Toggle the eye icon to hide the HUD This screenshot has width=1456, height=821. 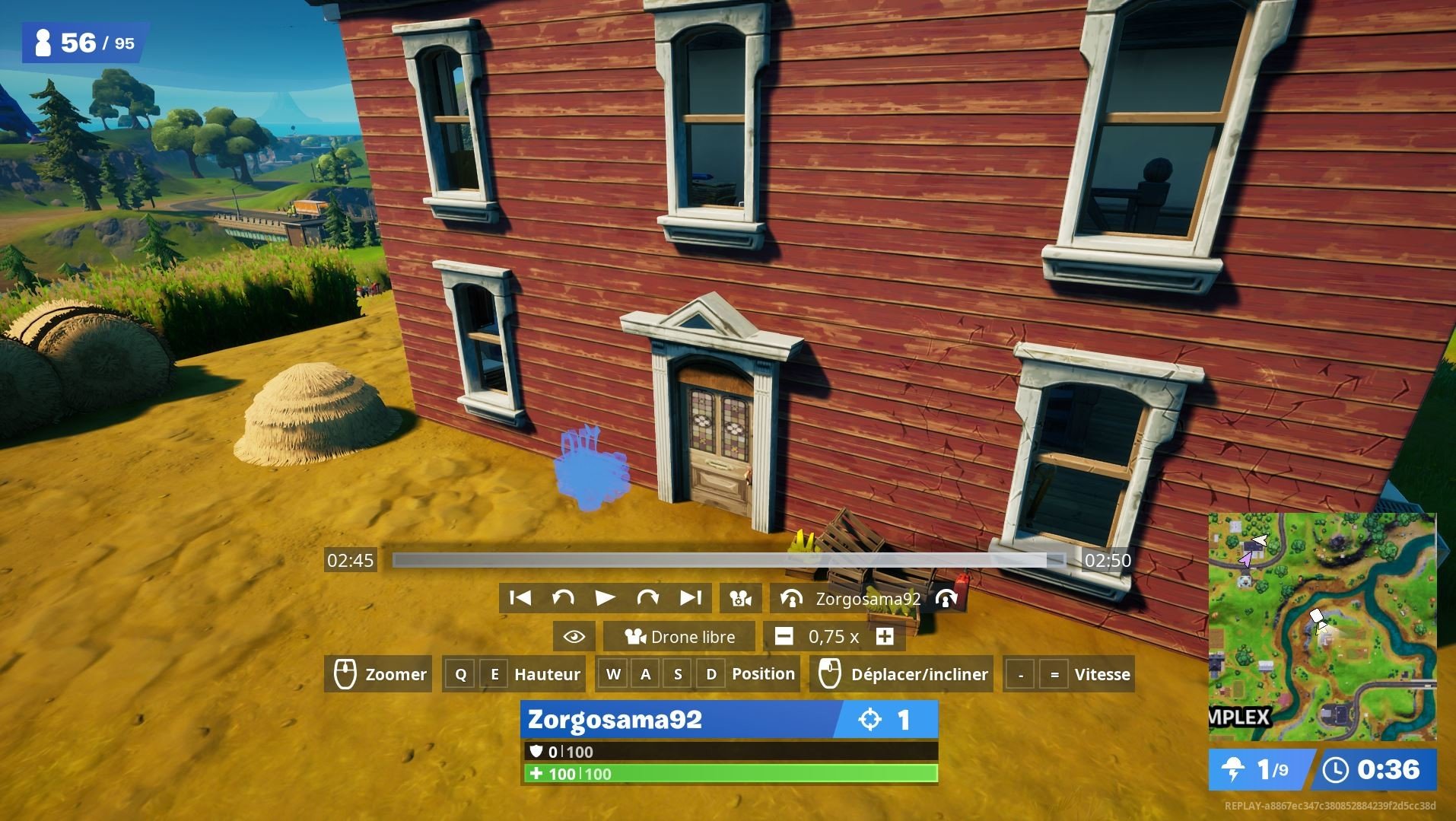tap(574, 636)
